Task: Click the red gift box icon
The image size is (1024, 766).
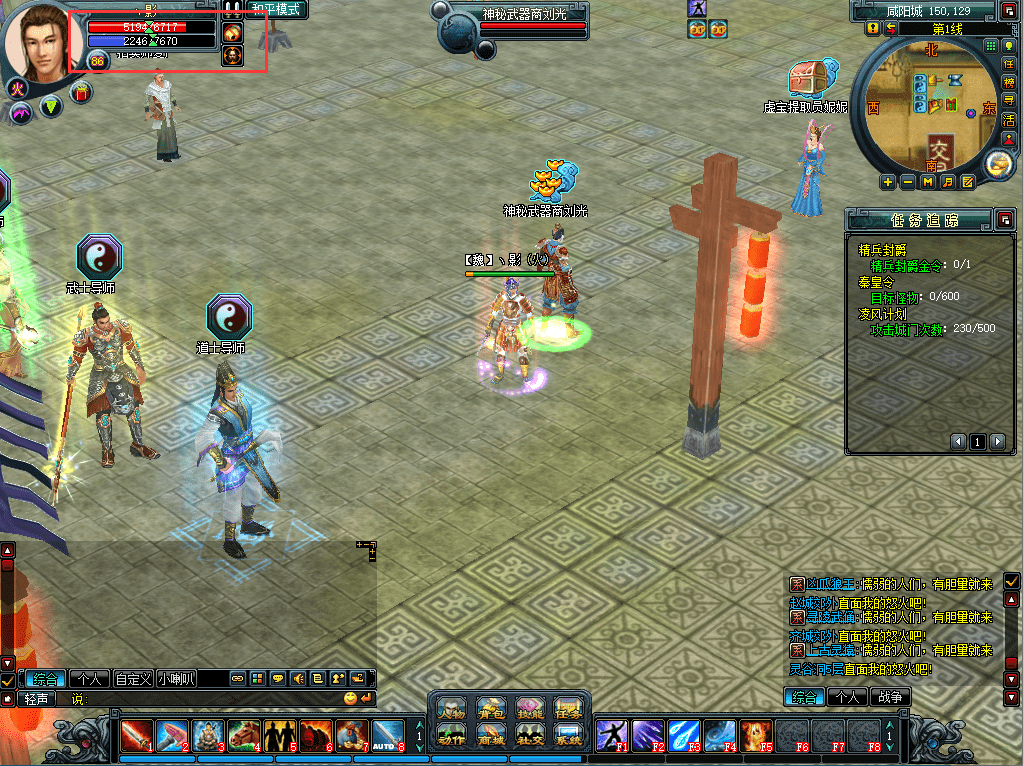Action: pos(82,93)
